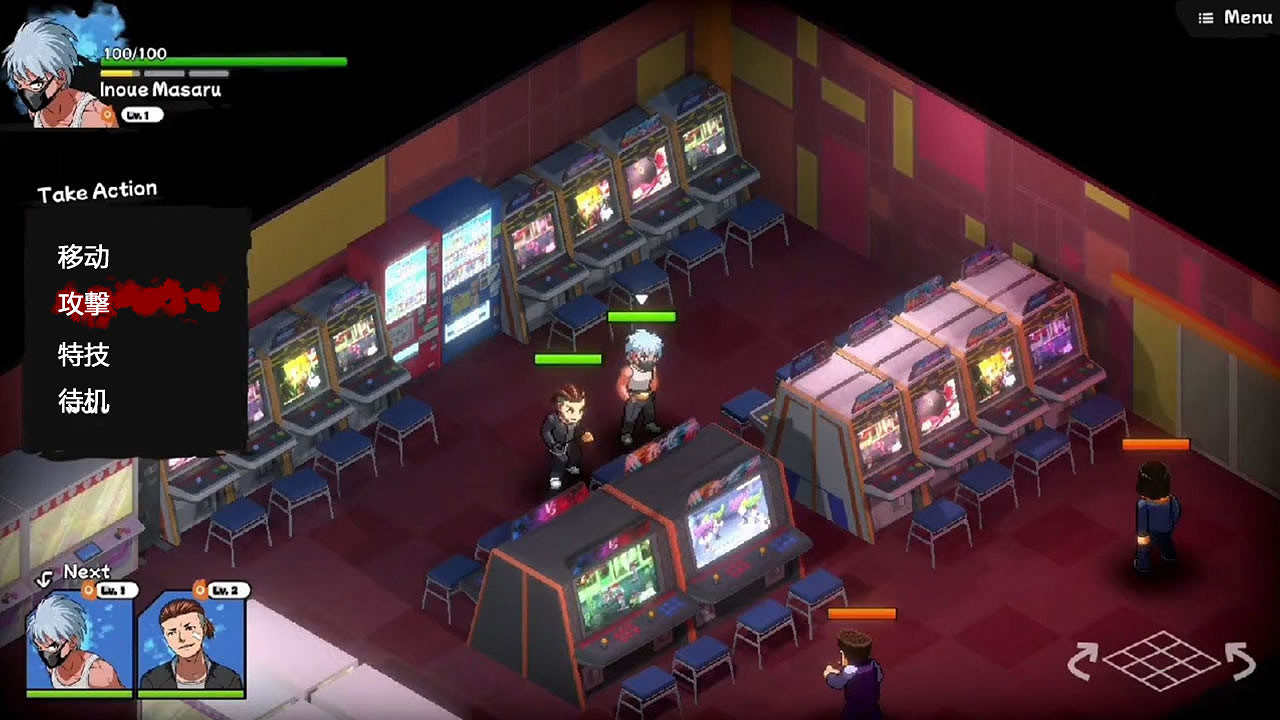Click the Take Action header label

pyautogui.click(x=96, y=190)
